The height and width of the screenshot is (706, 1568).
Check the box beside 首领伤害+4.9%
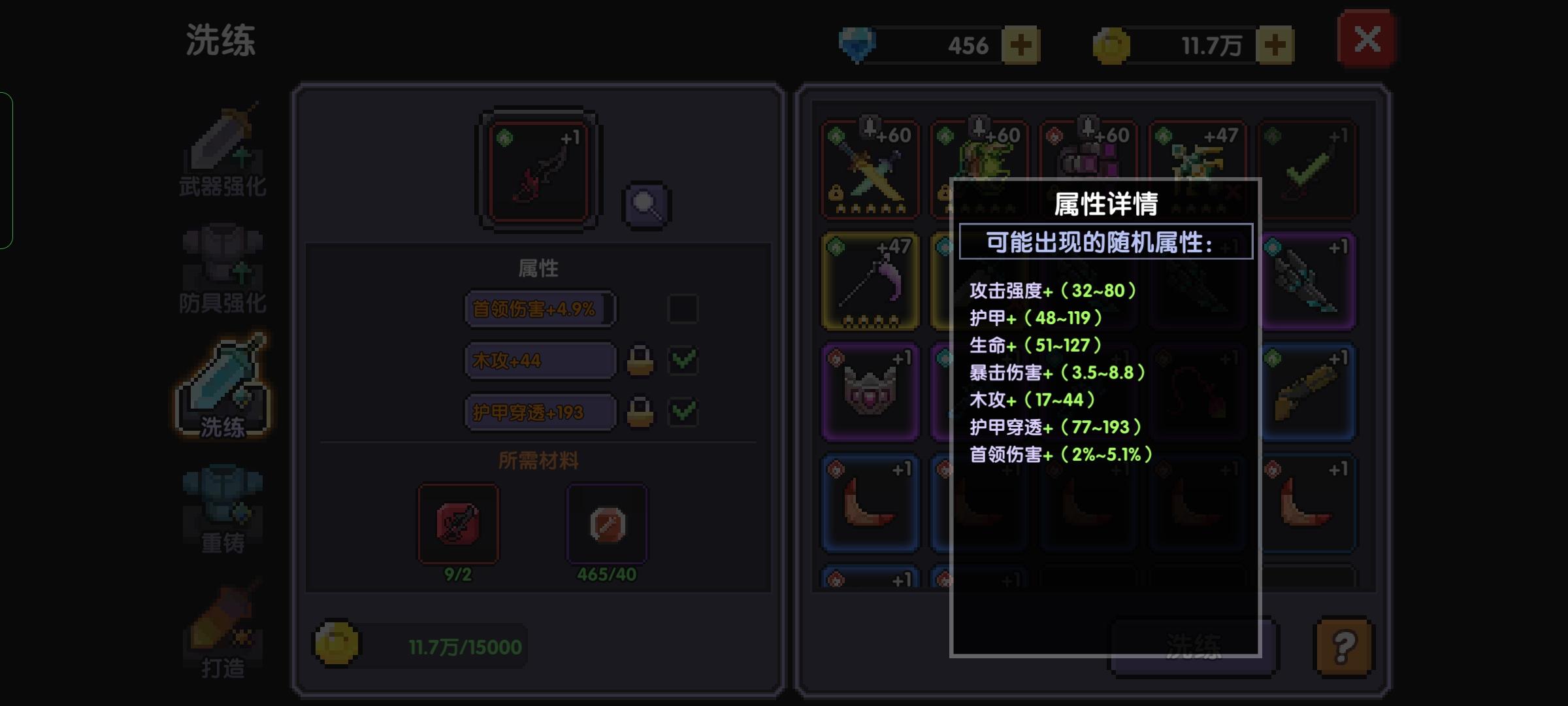[x=683, y=309]
